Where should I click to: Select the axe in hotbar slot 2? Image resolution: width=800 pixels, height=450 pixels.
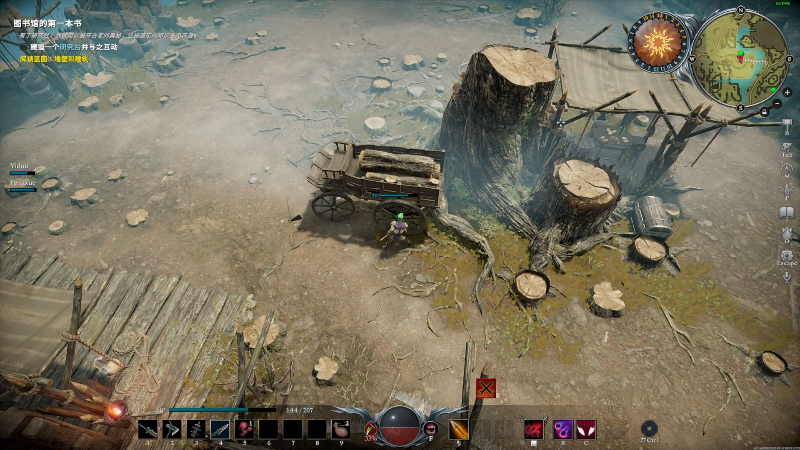tap(172, 430)
